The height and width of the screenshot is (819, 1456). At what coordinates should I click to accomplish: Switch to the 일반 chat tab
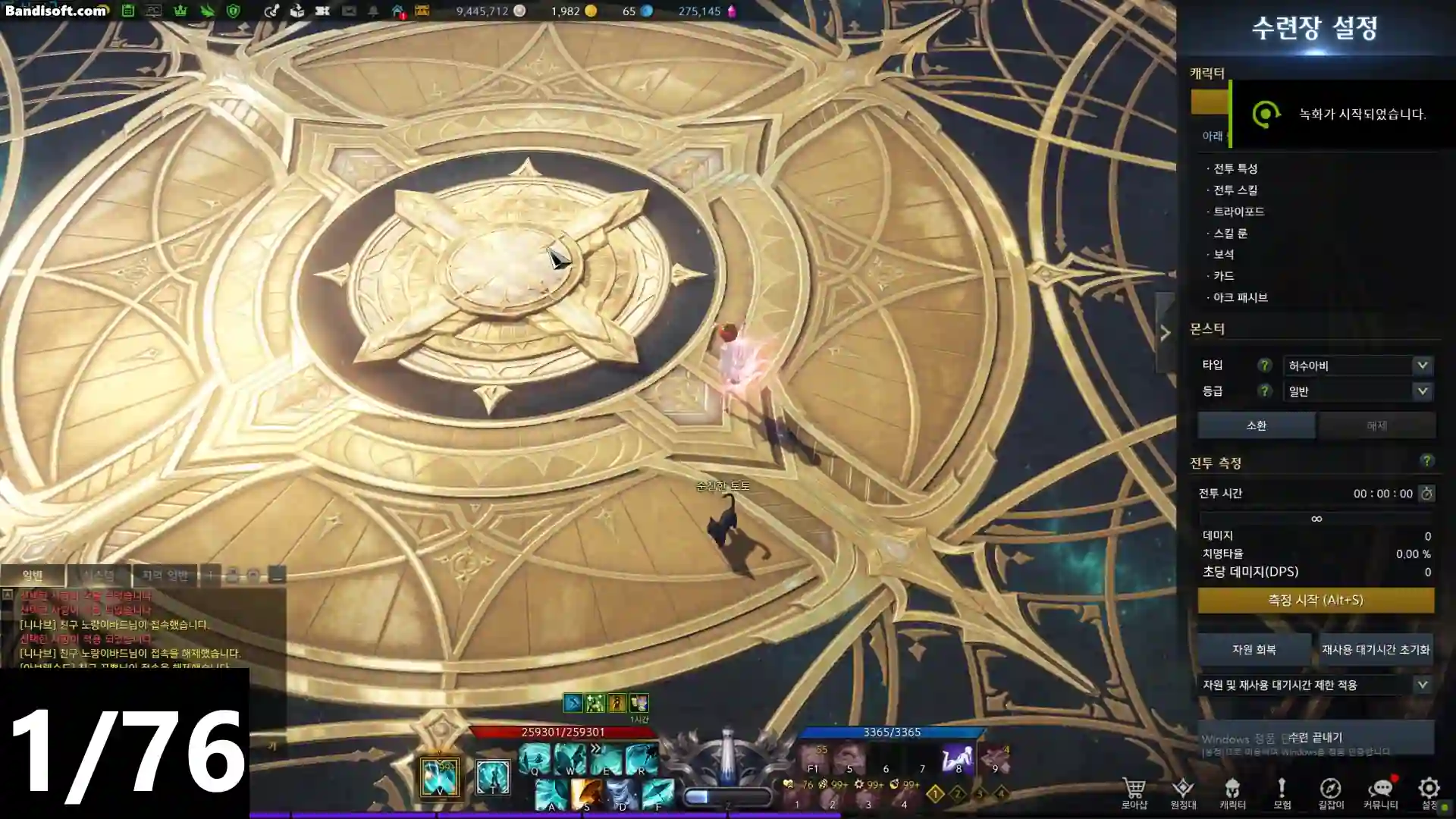33,576
